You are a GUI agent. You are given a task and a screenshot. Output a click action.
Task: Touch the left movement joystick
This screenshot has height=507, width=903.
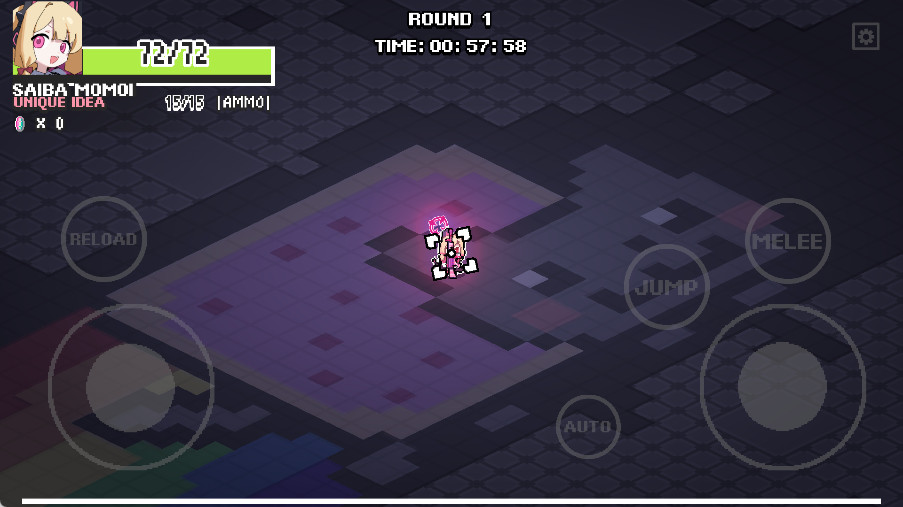[130, 387]
